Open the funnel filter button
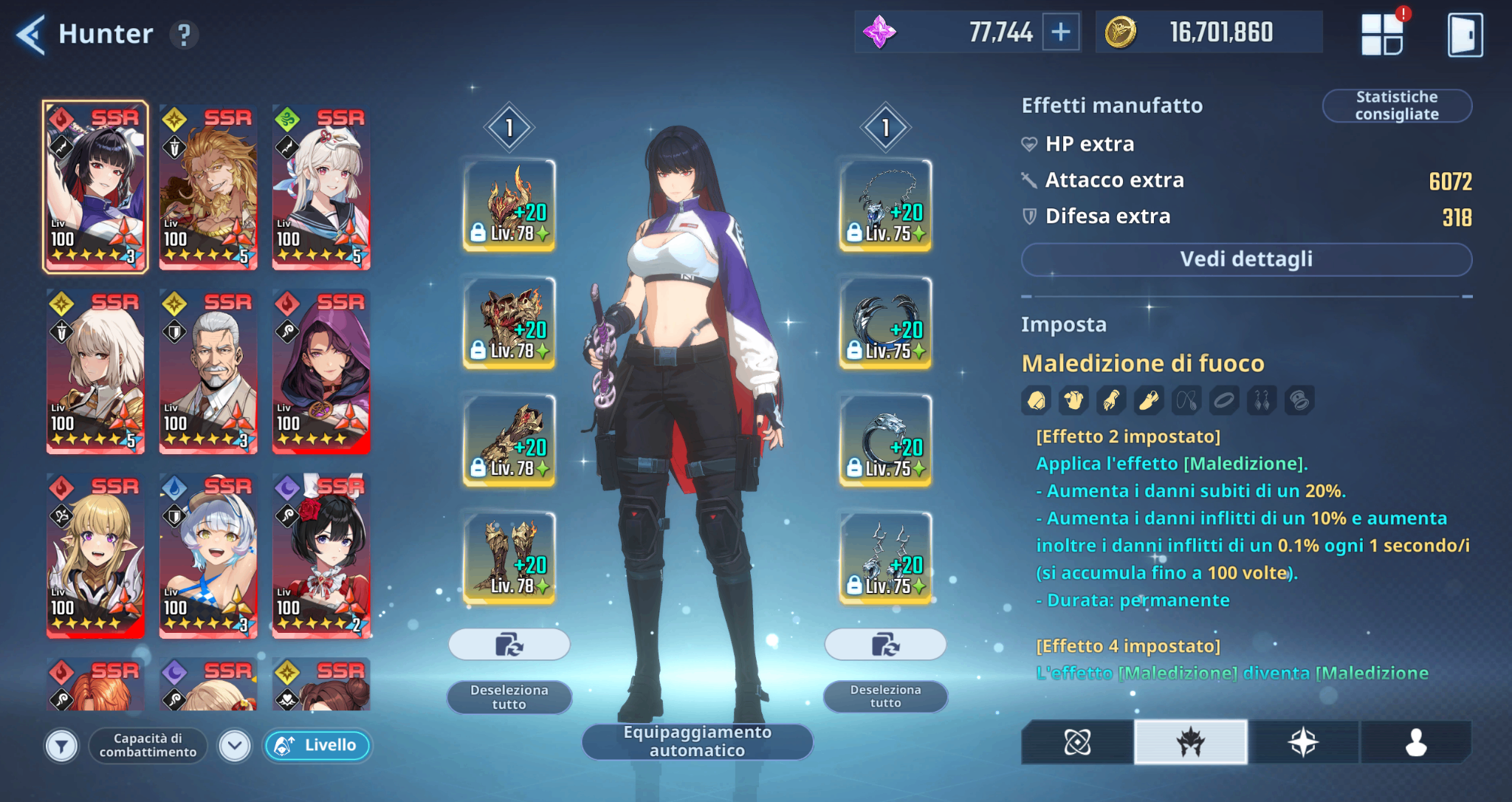This screenshot has width=1512, height=802. pos(62,746)
